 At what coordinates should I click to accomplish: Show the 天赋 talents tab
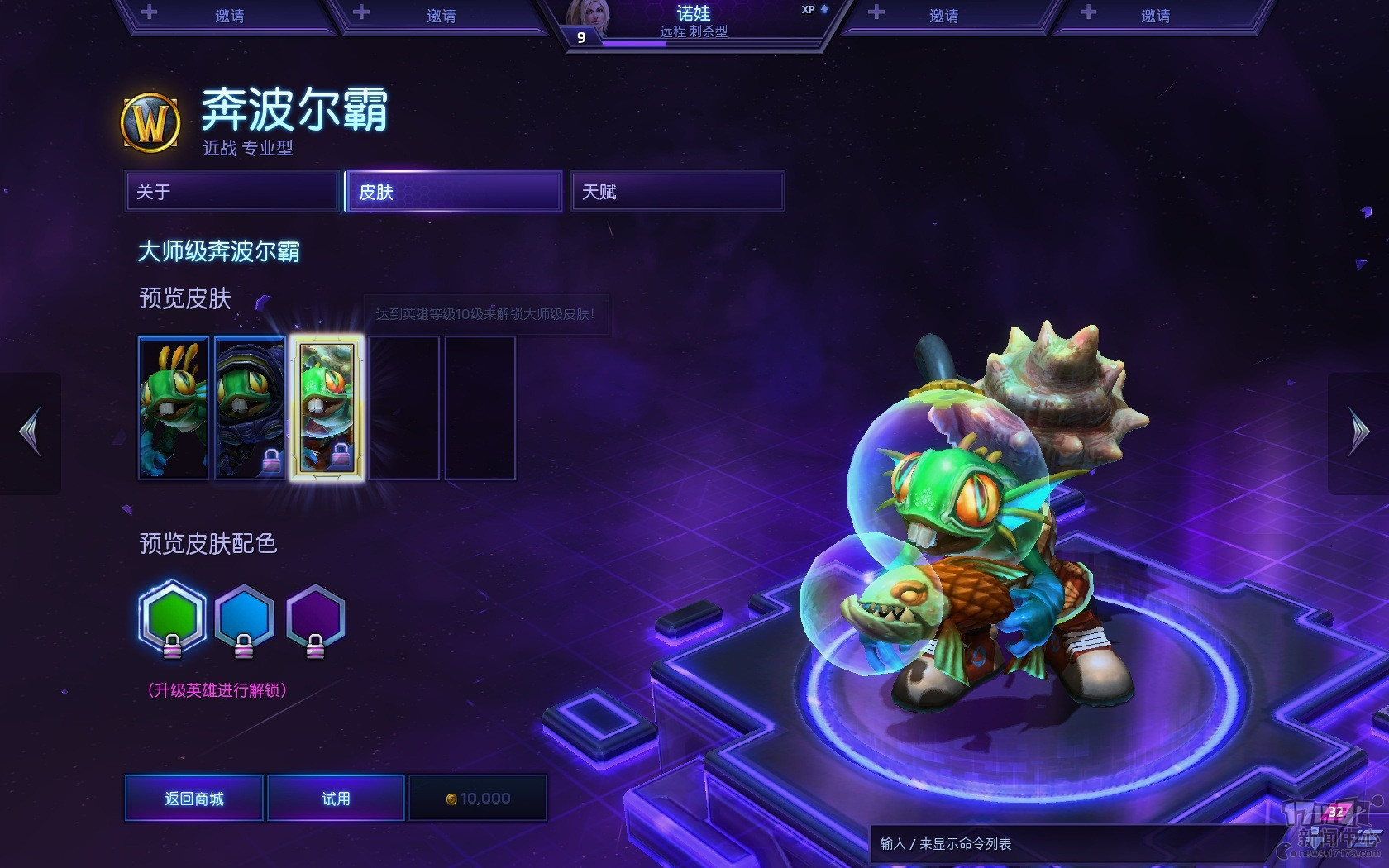tap(677, 192)
